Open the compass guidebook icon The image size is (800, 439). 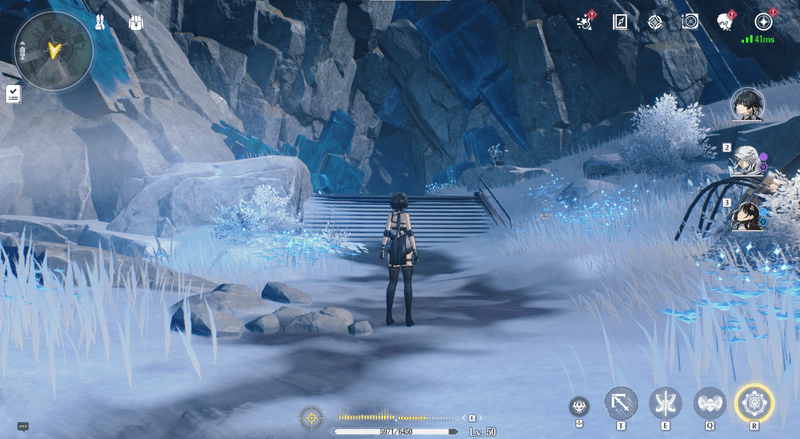pyautogui.click(x=619, y=21)
